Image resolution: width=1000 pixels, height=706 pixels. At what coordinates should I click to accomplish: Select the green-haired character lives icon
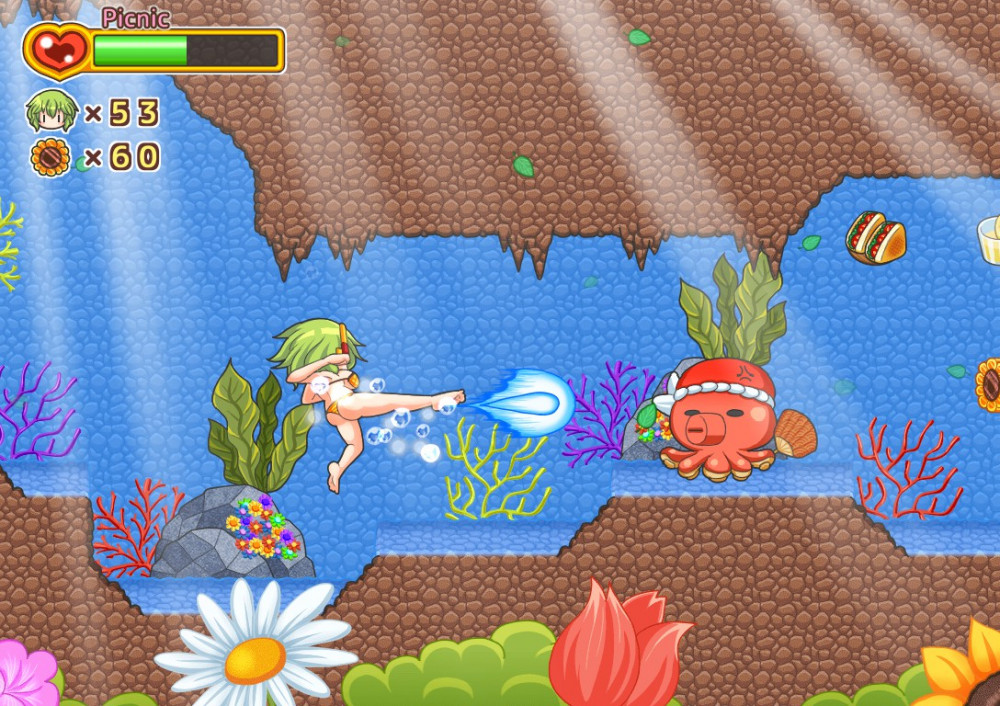(x=52, y=111)
